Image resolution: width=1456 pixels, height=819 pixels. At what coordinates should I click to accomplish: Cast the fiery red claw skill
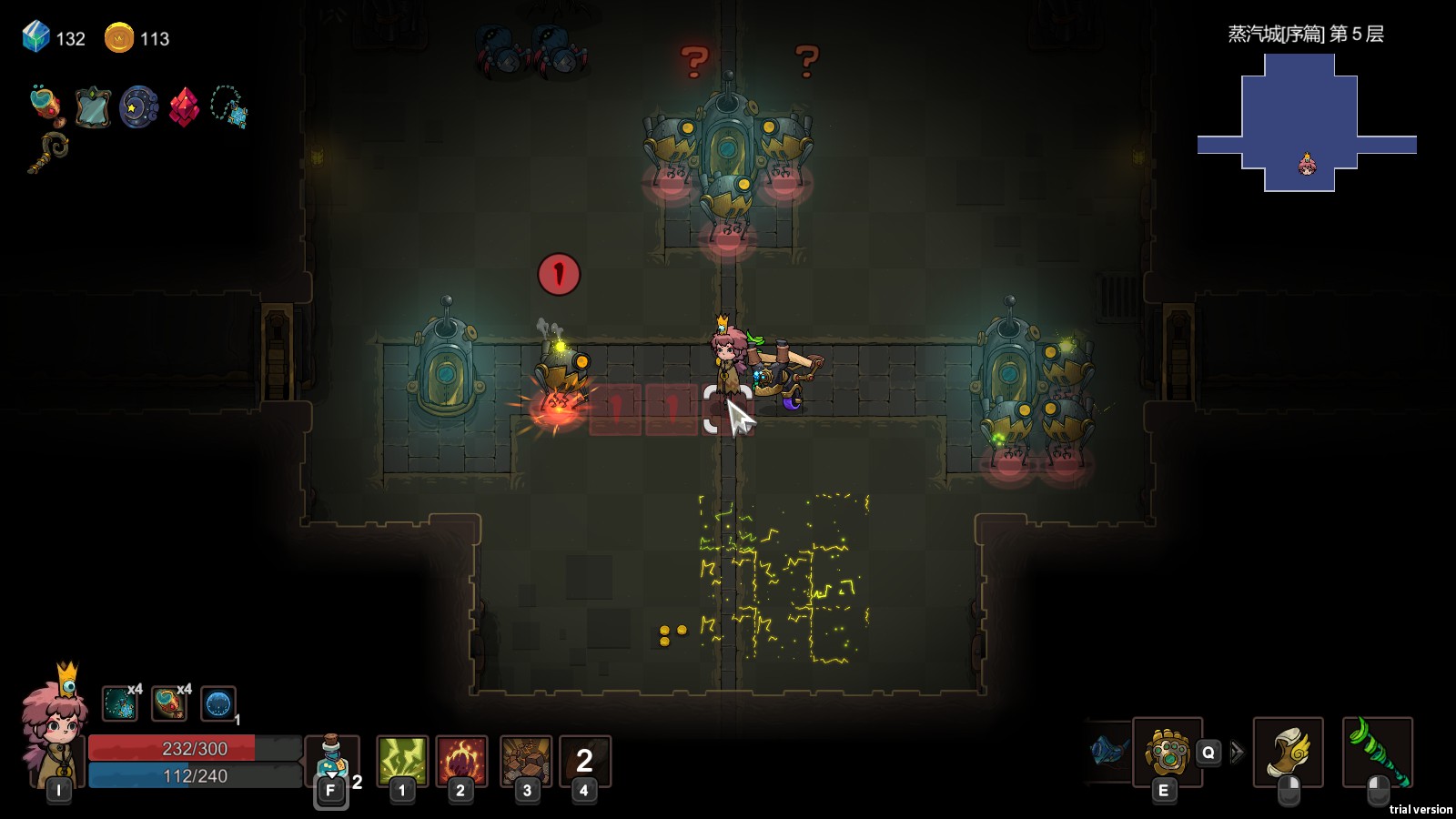click(x=461, y=760)
